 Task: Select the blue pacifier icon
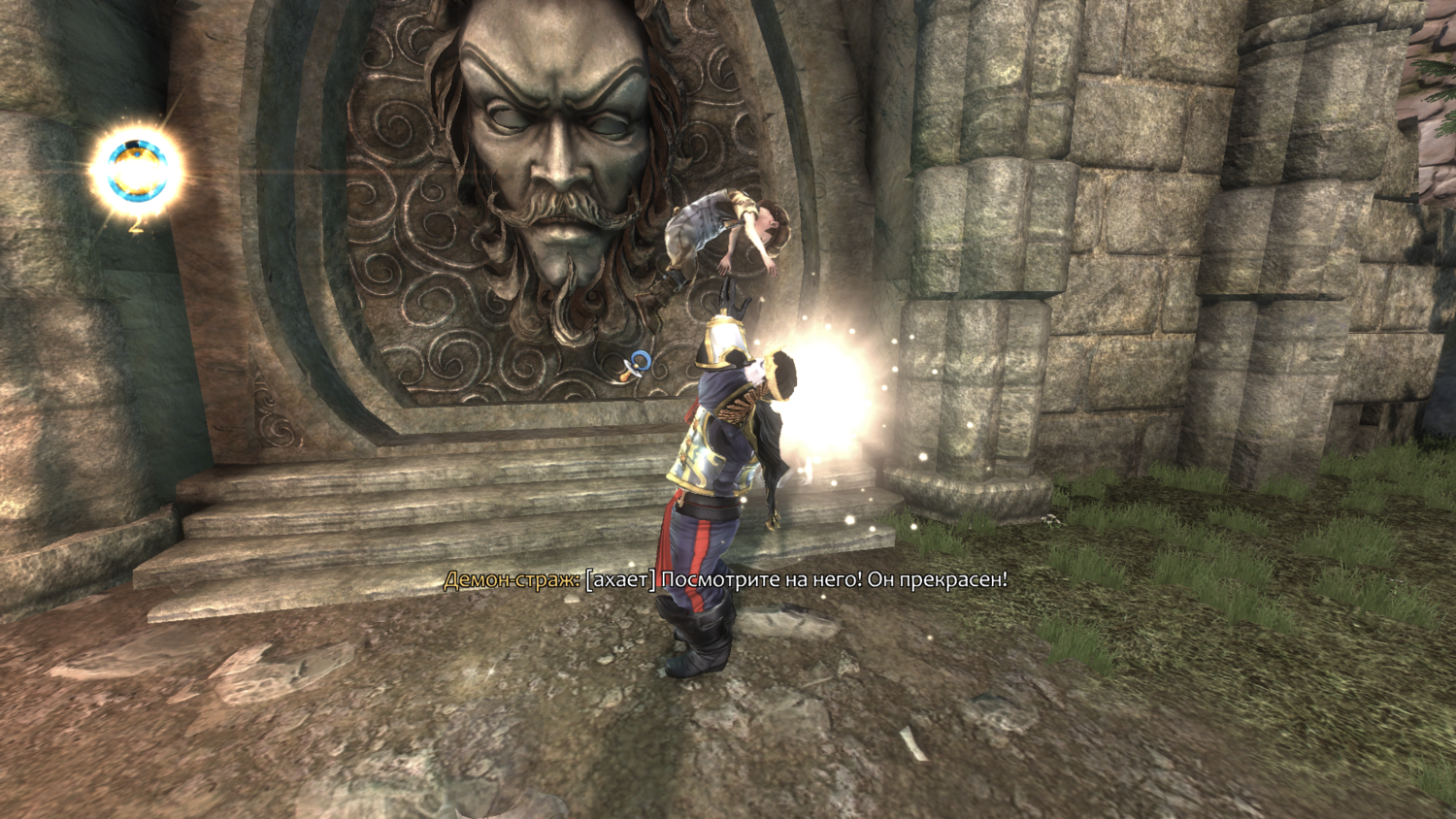coord(637,365)
